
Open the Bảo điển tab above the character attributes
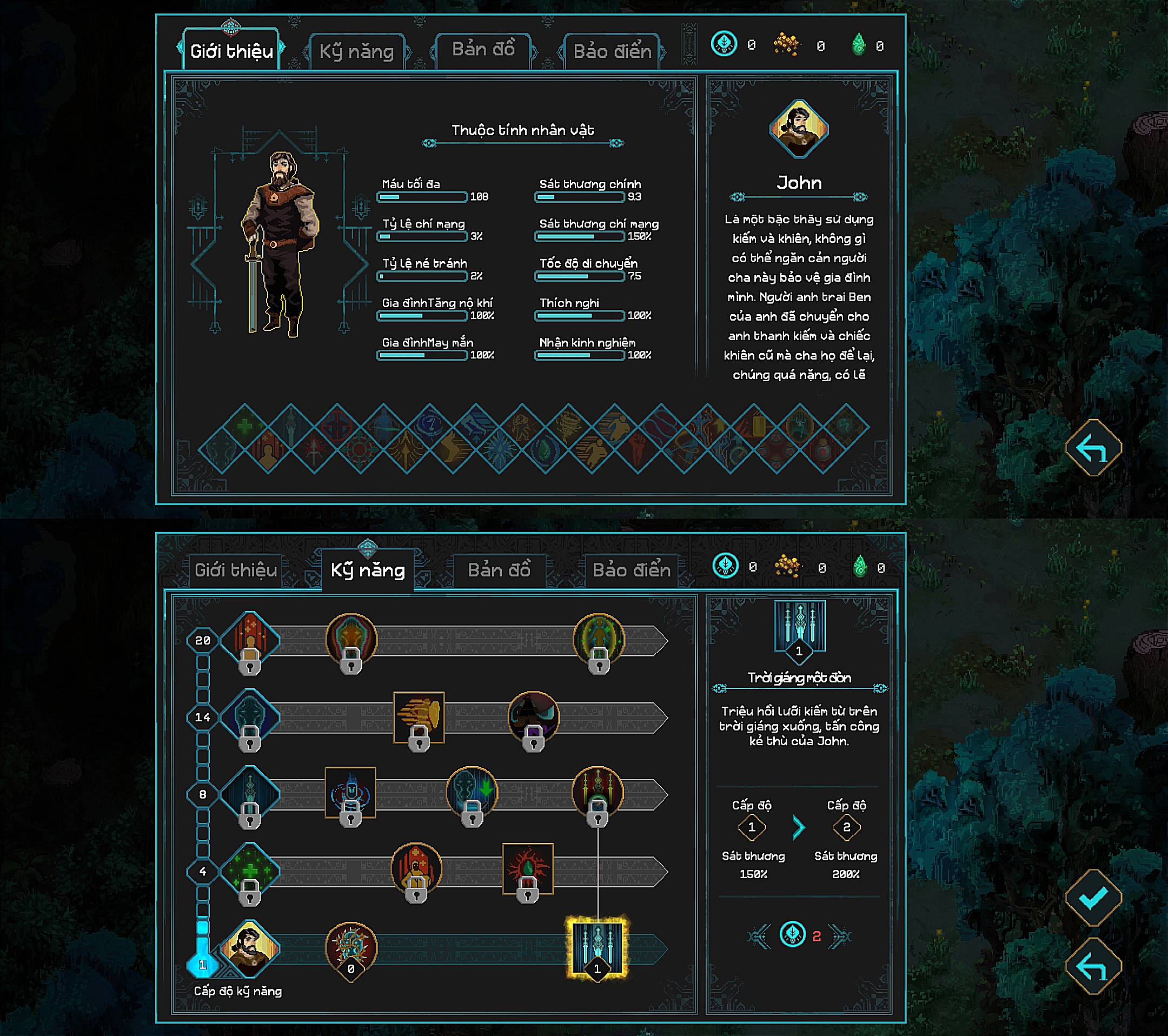(x=612, y=51)
